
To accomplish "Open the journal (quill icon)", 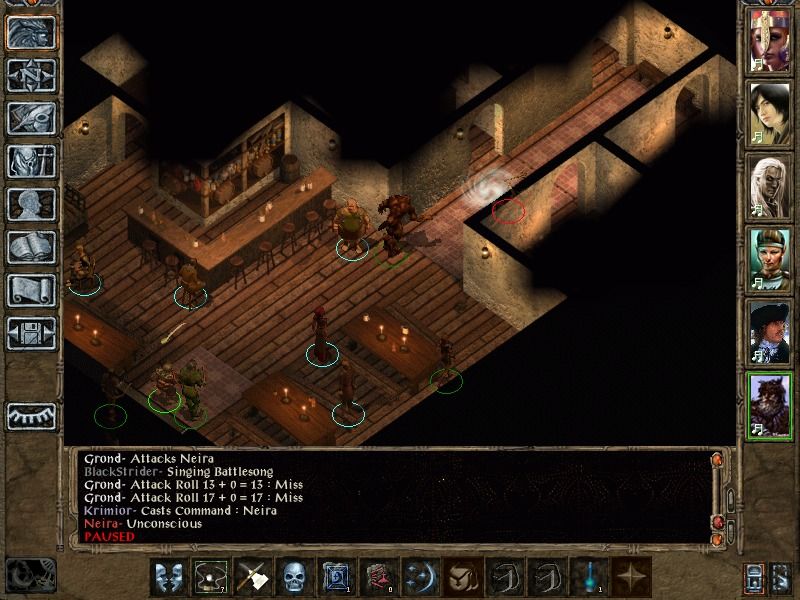I will [x=31, y=118].
